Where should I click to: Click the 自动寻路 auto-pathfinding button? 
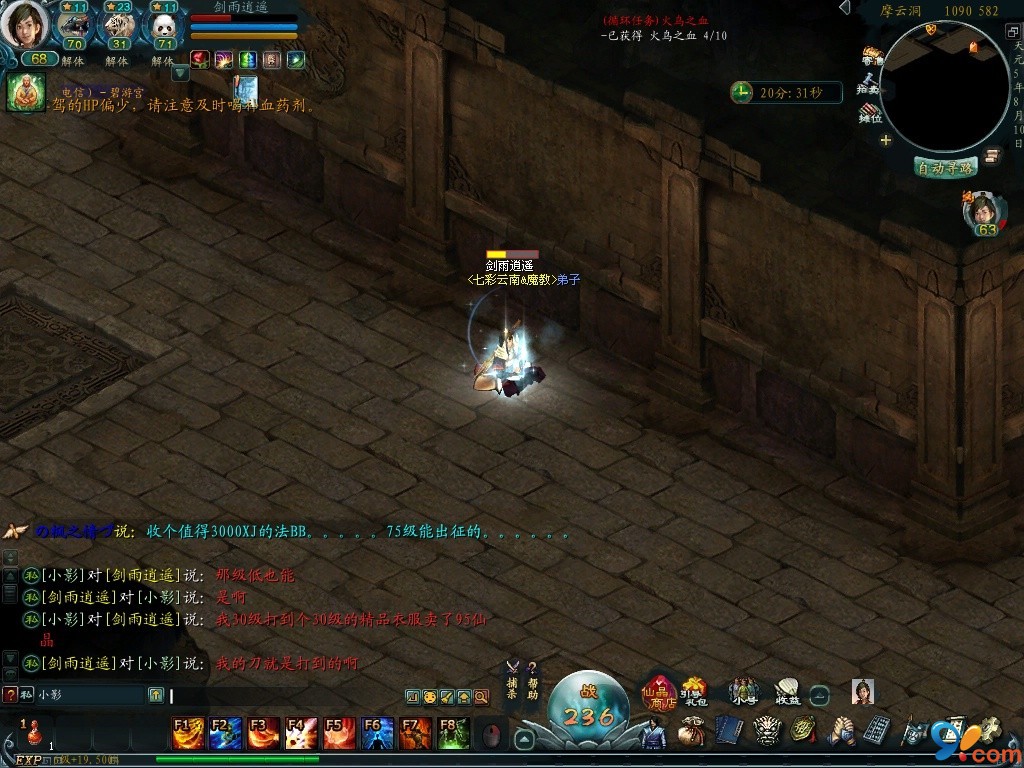(945, 167)
